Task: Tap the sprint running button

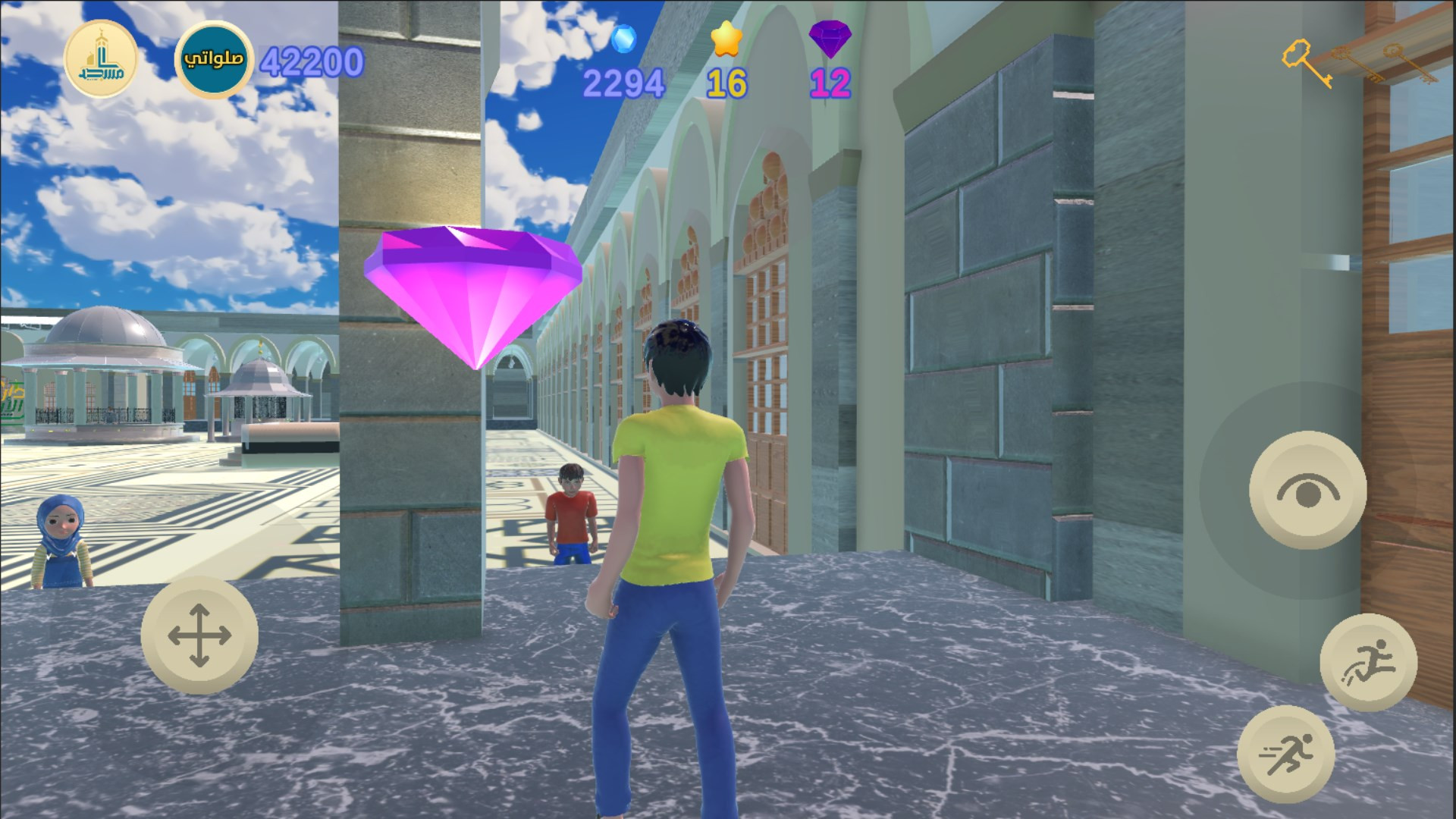Action: tap(1286, 754)
